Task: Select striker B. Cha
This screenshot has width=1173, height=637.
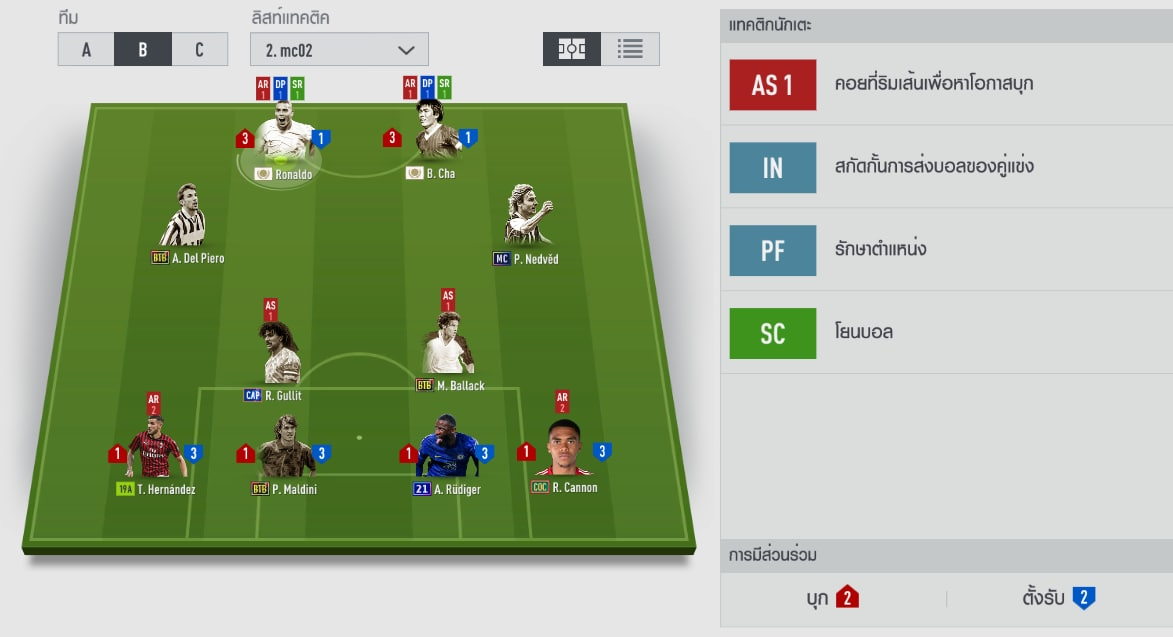Action: pos(437,145)
